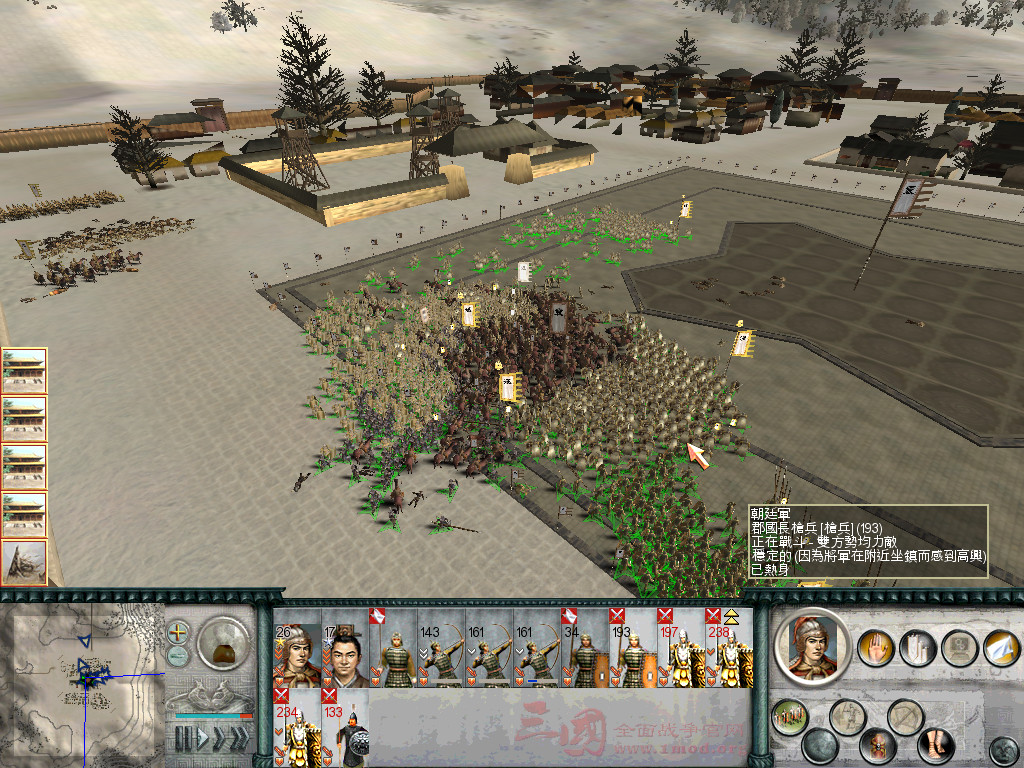Set battle speed to double fast-forward
Image resolution: width=1024 pixels, height=768 pixels.
[219, 739]
